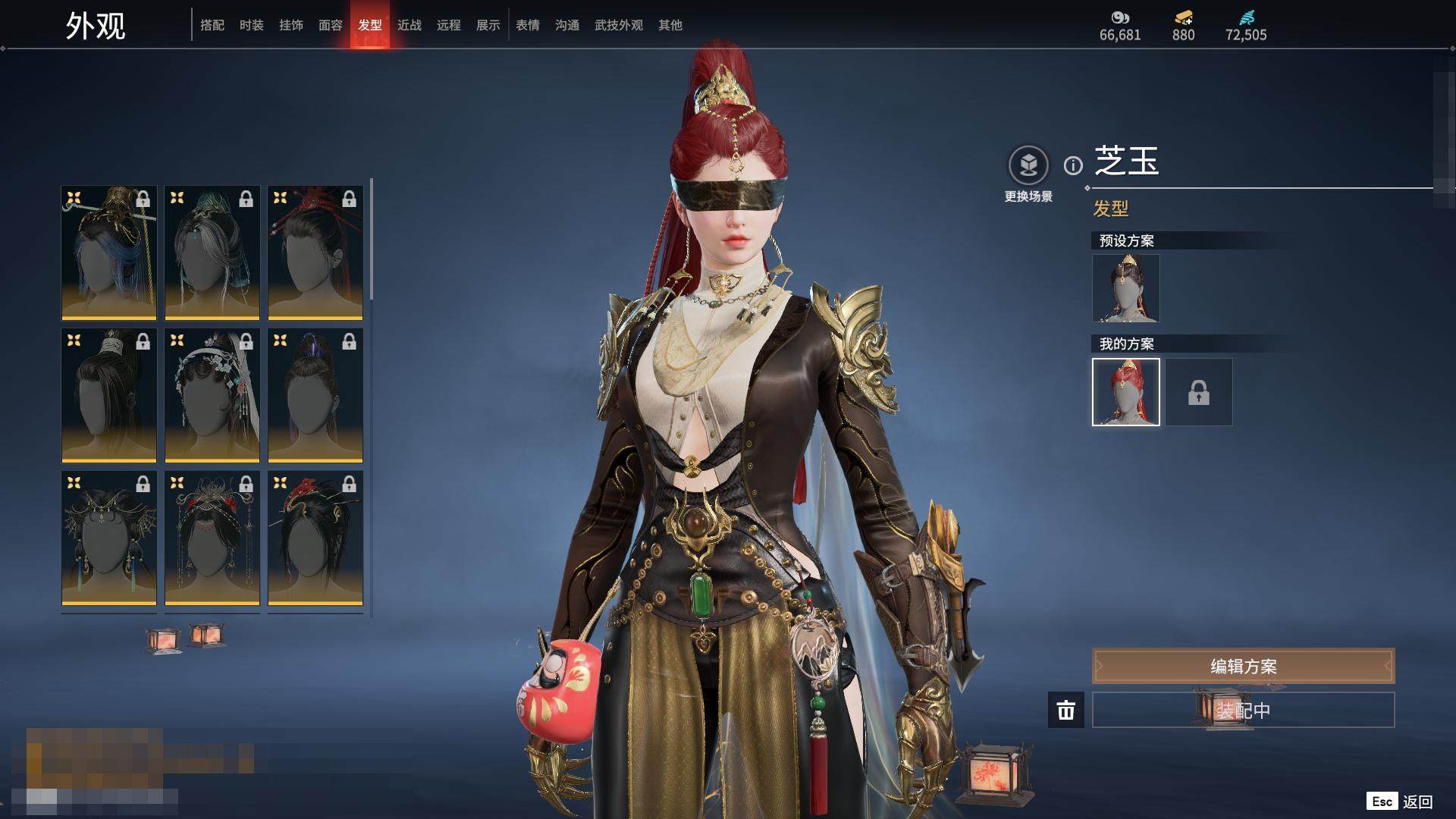This screenshot has height=819, width=1456.
Task: Switch to the 搭配 tab
Action: click(x=212, y=25)
